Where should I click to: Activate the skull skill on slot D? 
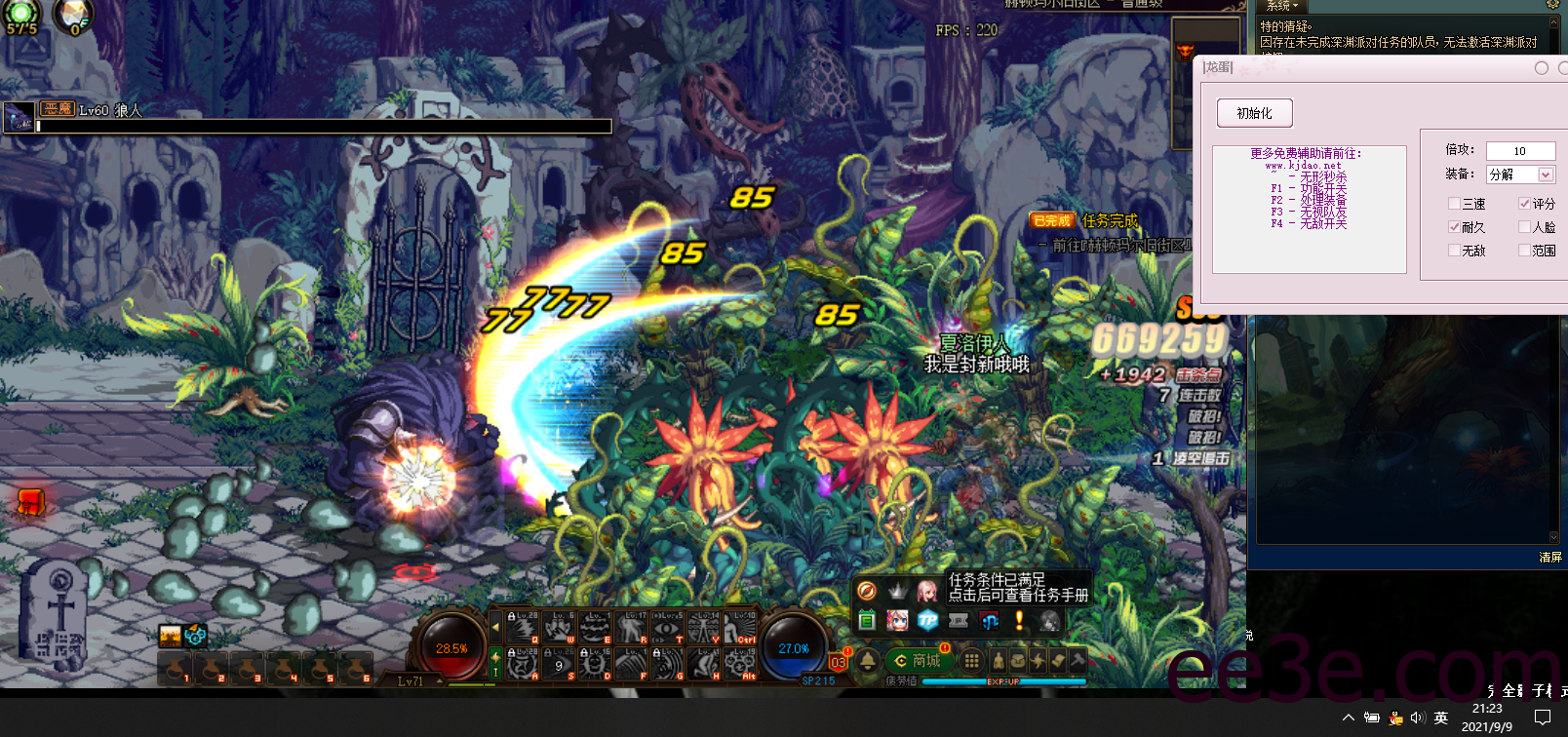pos(594,665)
